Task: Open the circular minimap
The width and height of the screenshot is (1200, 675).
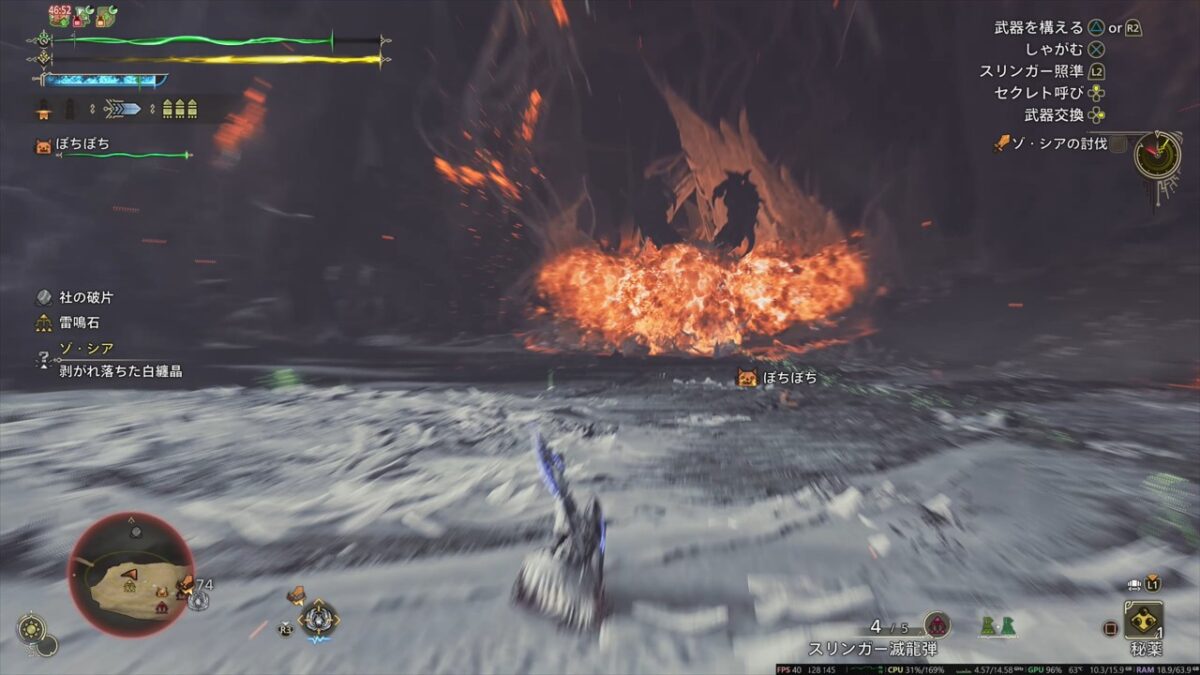Action: [131, 574]
